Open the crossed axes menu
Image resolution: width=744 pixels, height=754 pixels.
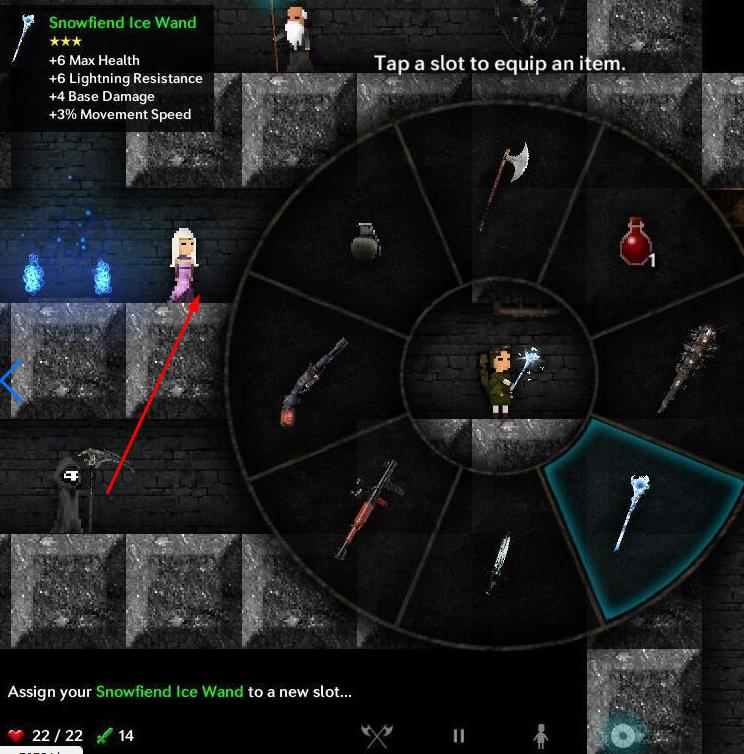pos(377,736)
